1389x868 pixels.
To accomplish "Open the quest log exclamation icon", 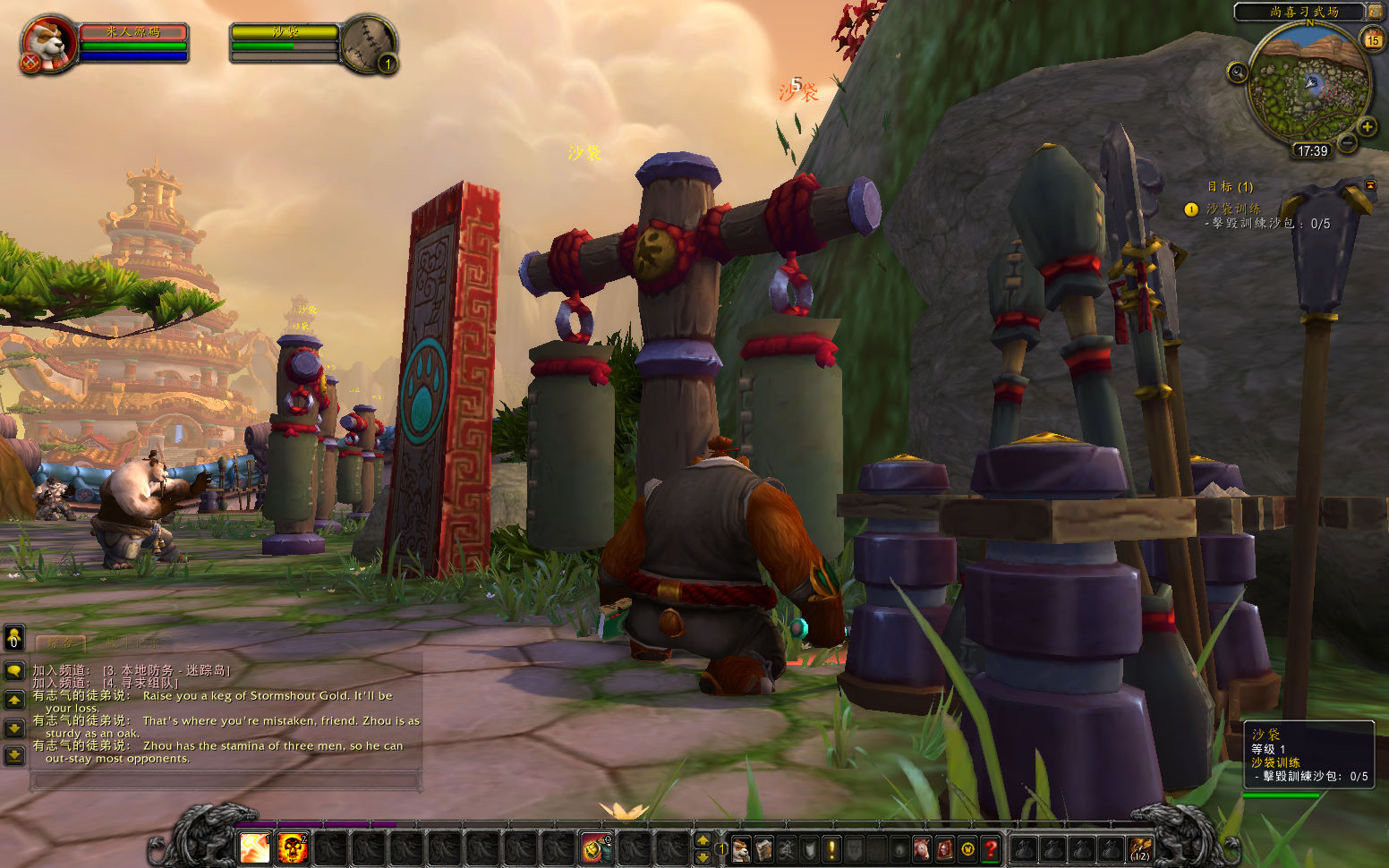I will click(x=832, y=848).
